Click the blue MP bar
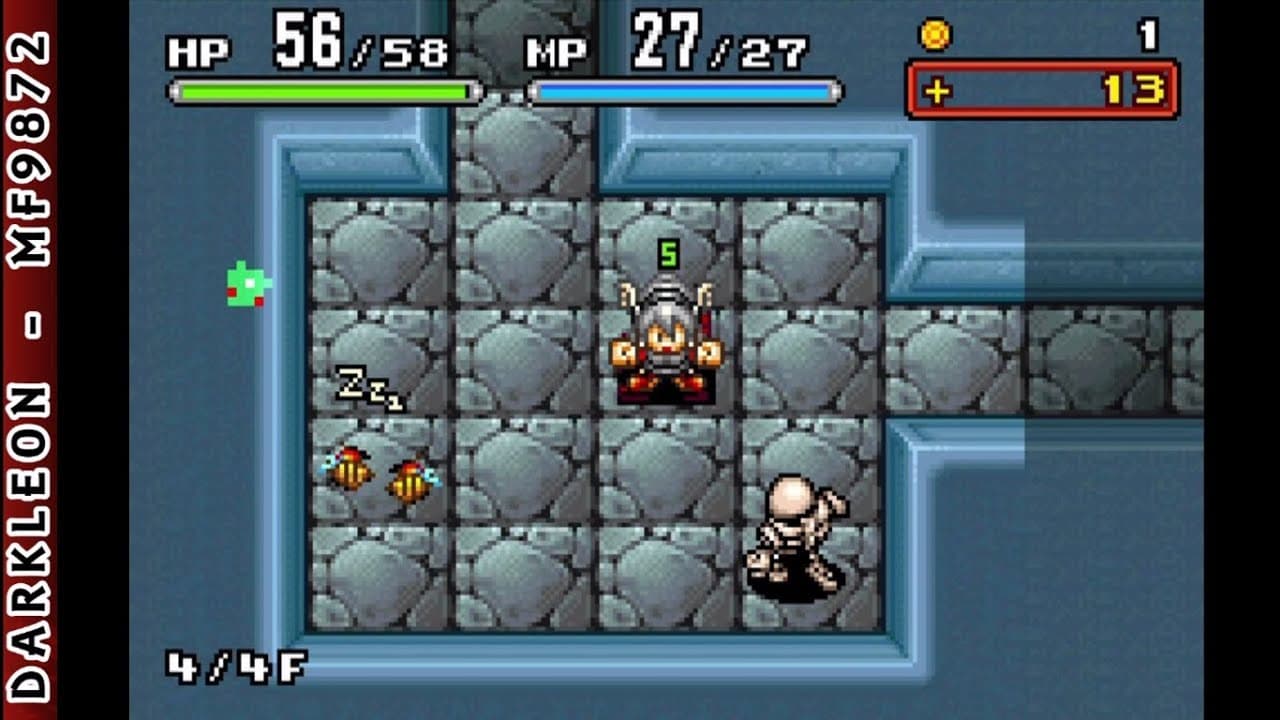1280x720 pixels. (685, 89)
